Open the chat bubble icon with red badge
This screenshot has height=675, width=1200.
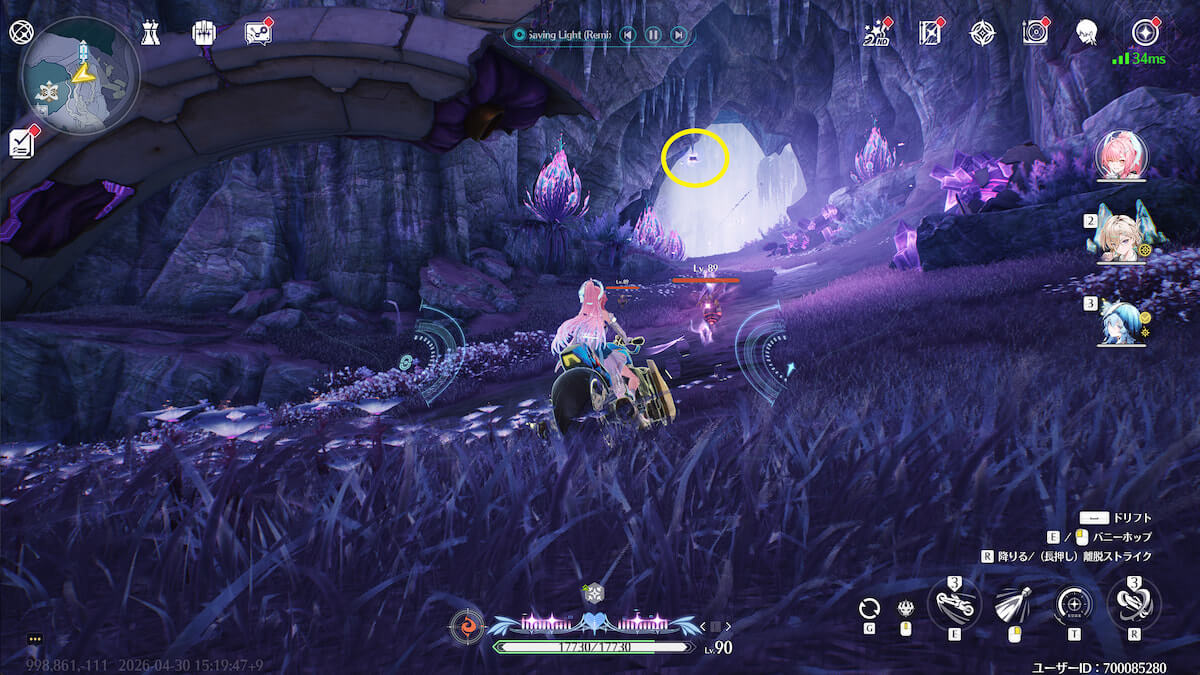point(258,33)
